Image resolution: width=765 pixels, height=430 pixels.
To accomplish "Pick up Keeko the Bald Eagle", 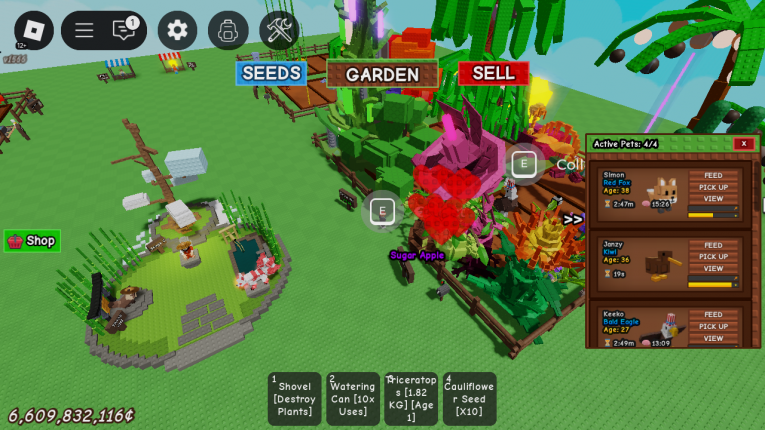I will tap(713, 326).
